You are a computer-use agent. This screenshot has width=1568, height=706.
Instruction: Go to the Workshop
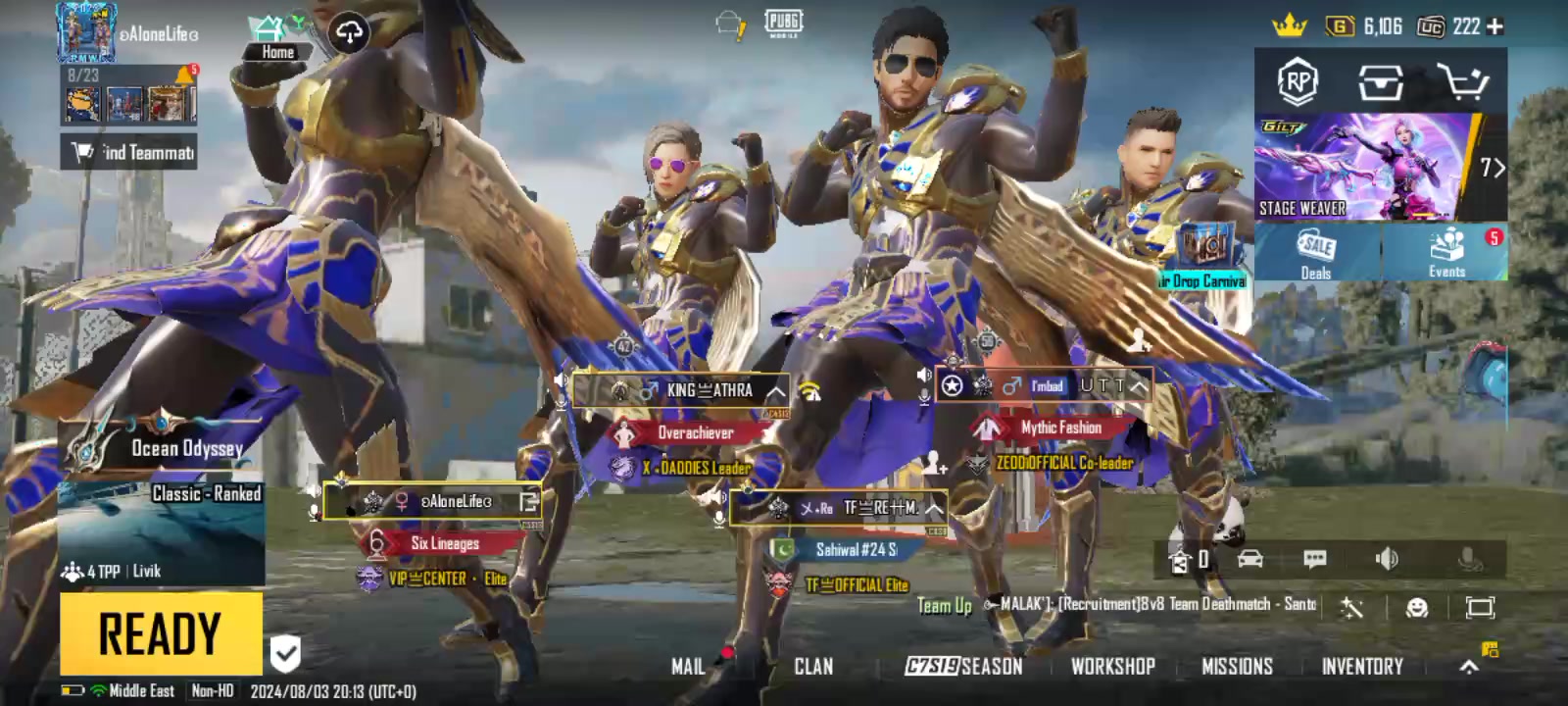1112,667
